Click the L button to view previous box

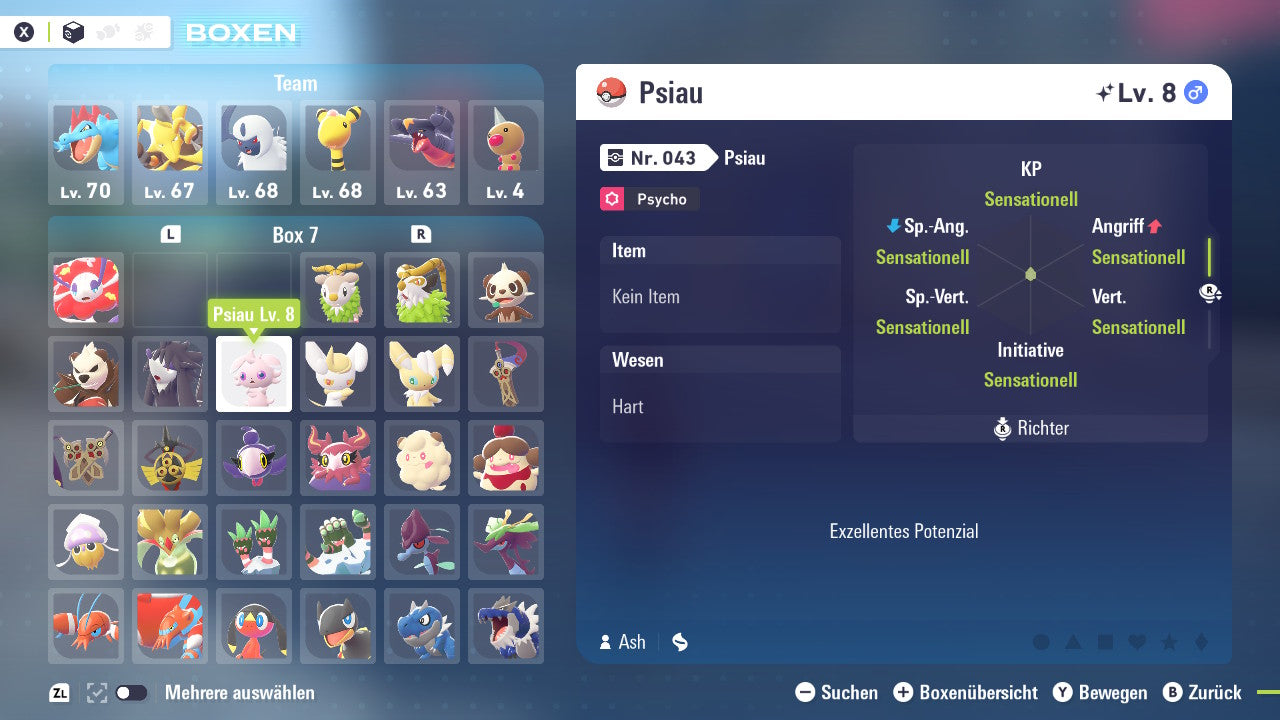tap(170, 233)
